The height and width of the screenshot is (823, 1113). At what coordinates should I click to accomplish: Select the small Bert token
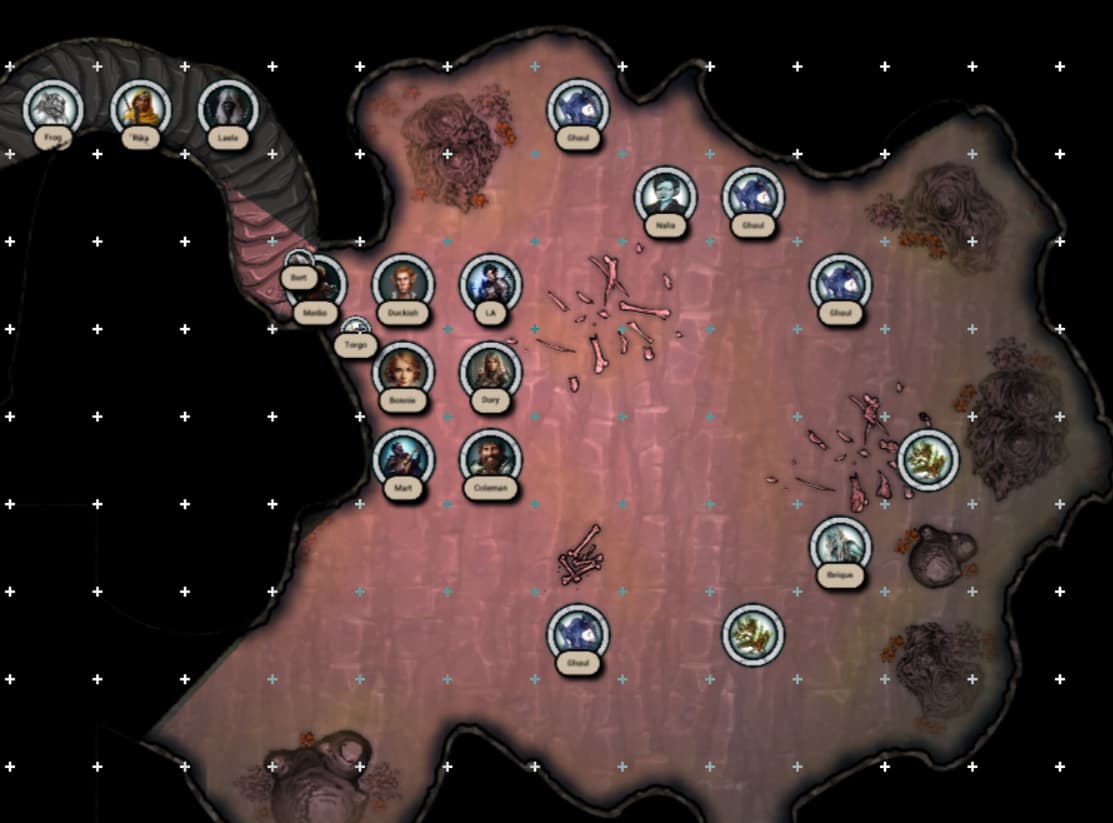click(299, 266)
